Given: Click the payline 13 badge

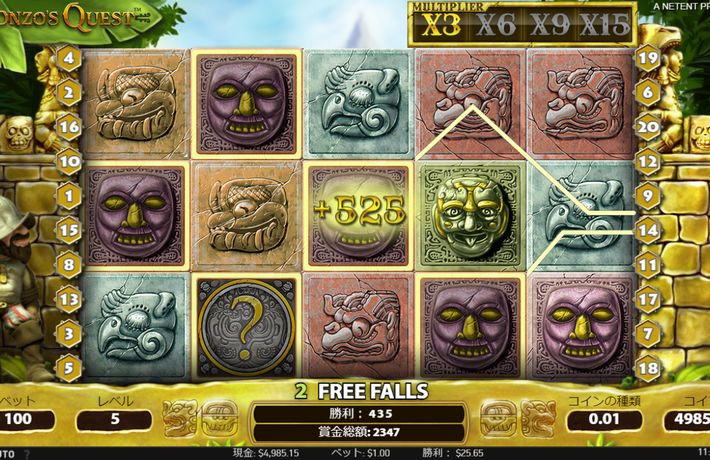Looking at the screenshot, I should pos(70,297).
